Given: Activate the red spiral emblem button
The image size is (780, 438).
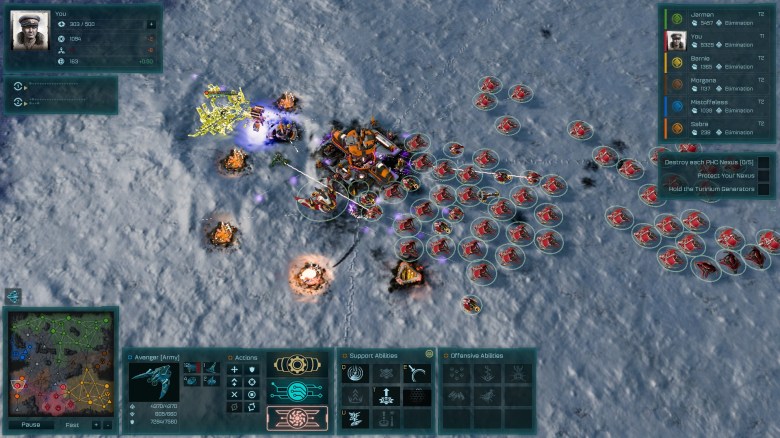Looking at the screenshot, I should click(x=296, y=417).
